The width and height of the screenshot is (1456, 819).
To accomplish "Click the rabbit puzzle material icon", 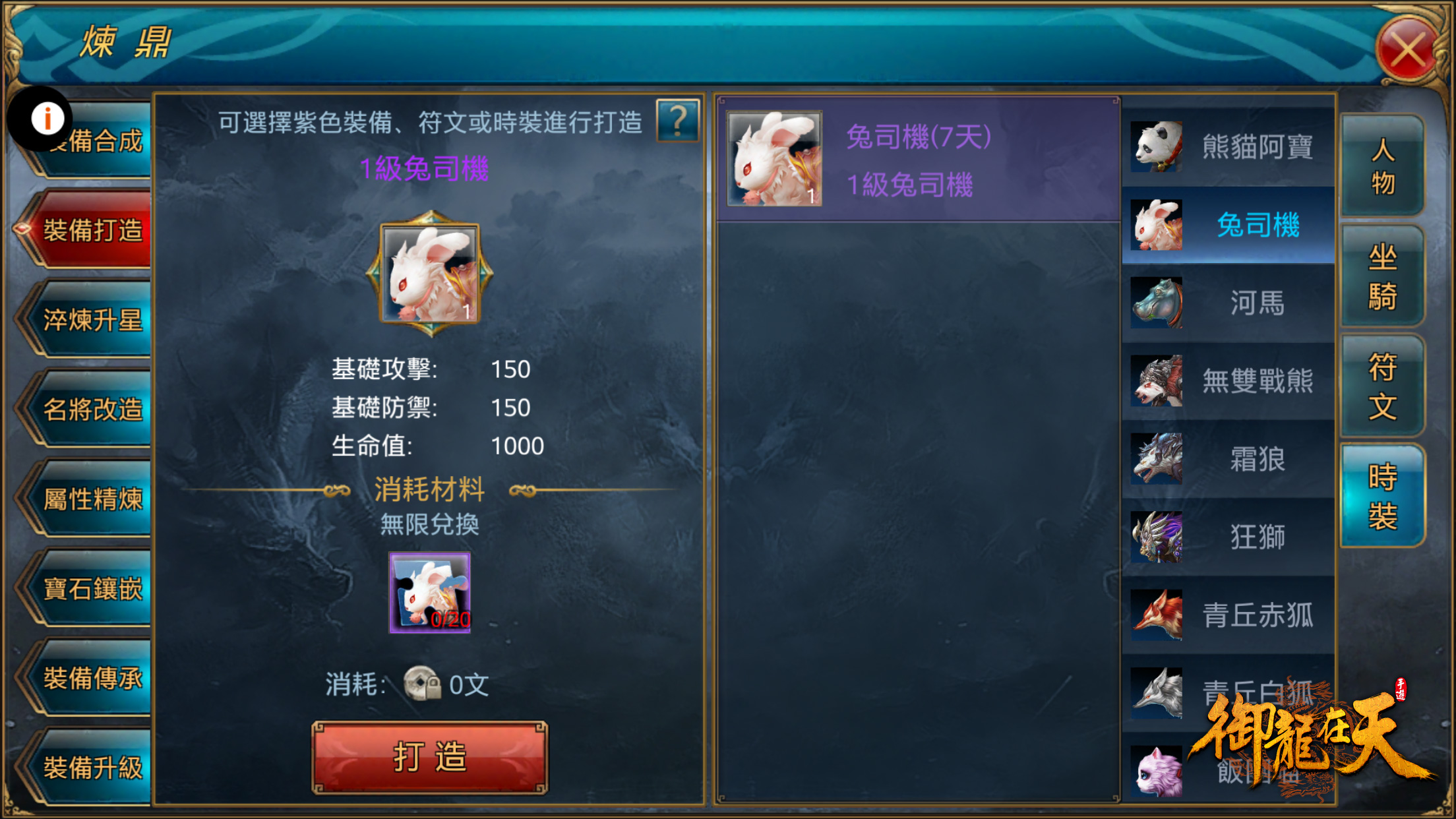I will point(429,591).
